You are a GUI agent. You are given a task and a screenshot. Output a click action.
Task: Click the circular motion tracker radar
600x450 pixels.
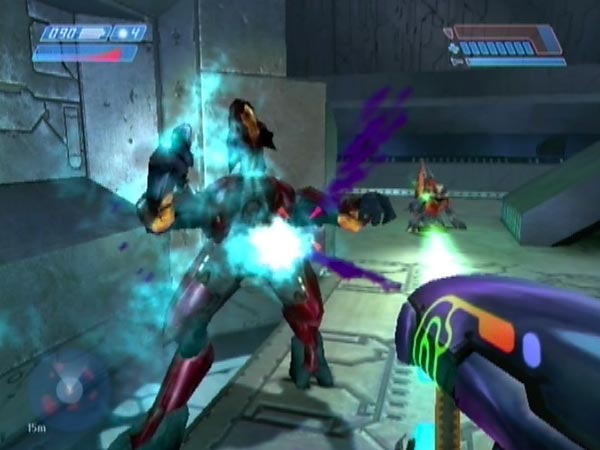tap(66, 387)
